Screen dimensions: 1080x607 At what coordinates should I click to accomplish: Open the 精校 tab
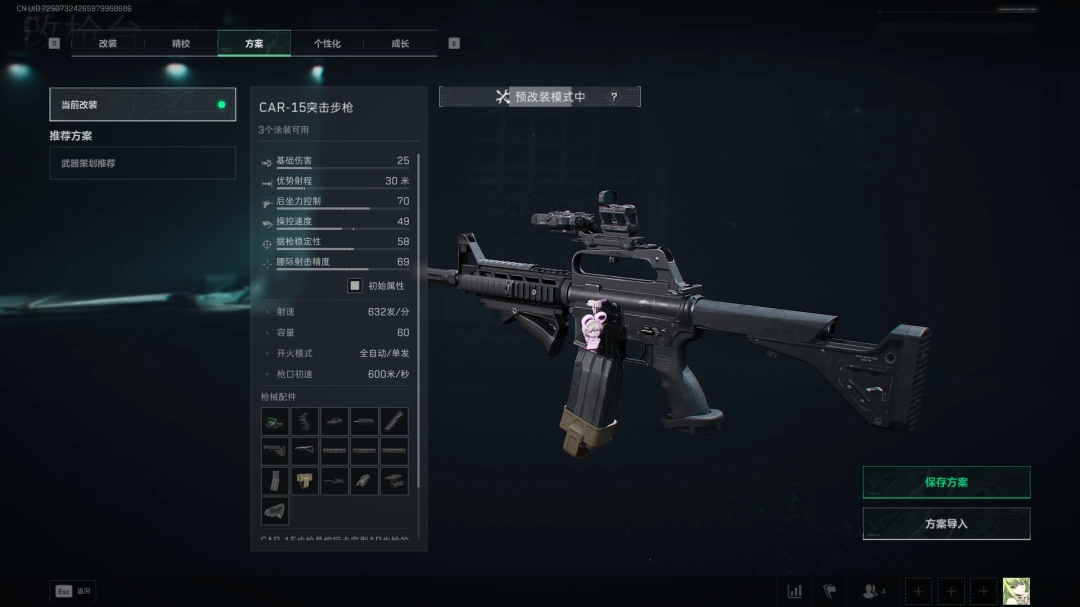181,44
